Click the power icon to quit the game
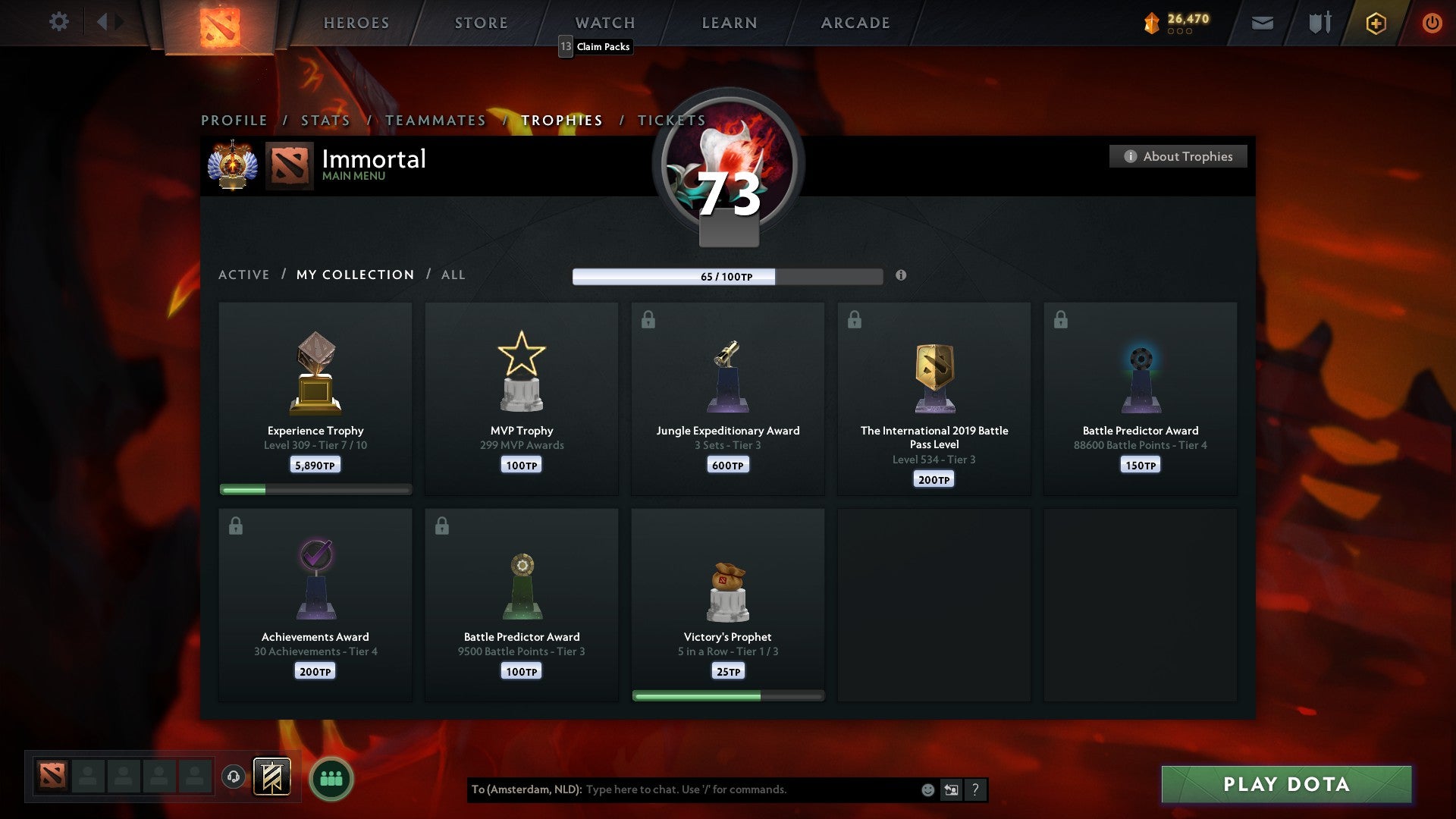 [1432, 23]
